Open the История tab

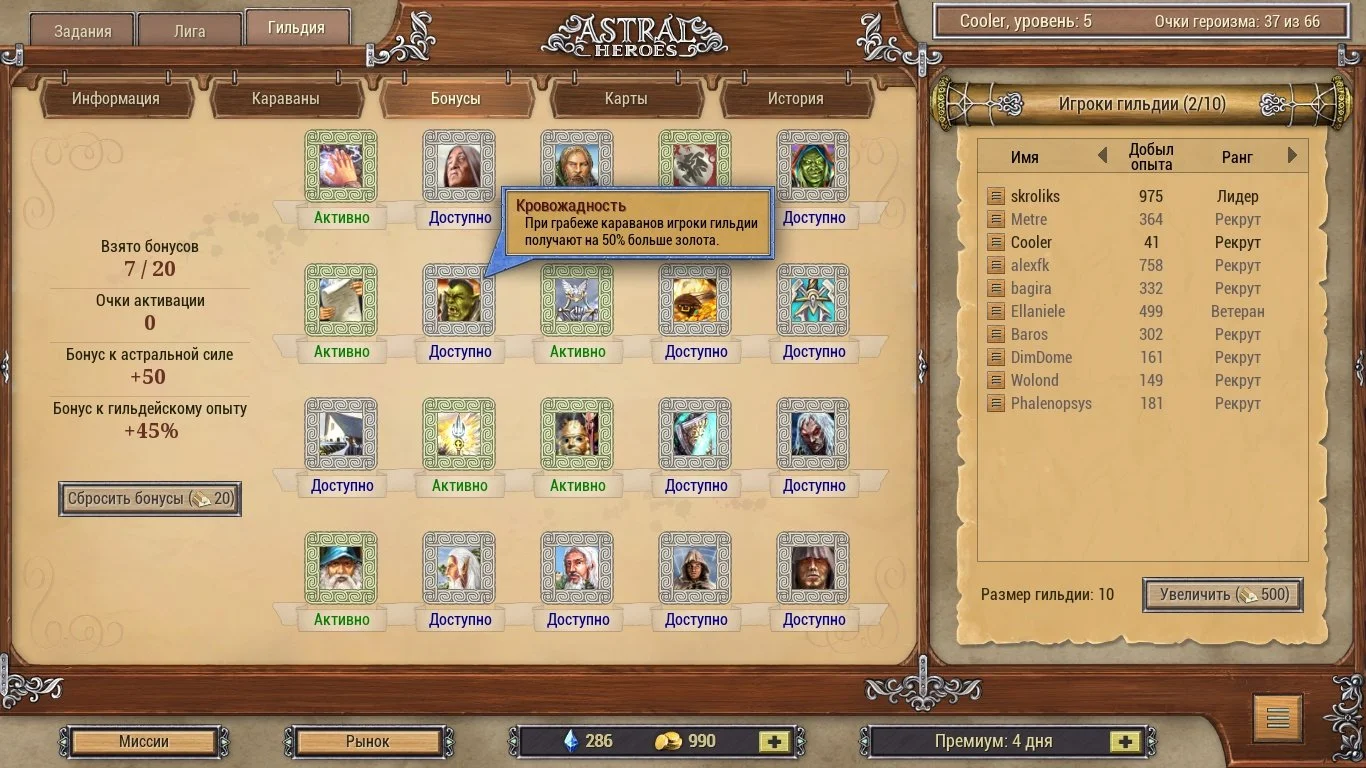point(796,99)
